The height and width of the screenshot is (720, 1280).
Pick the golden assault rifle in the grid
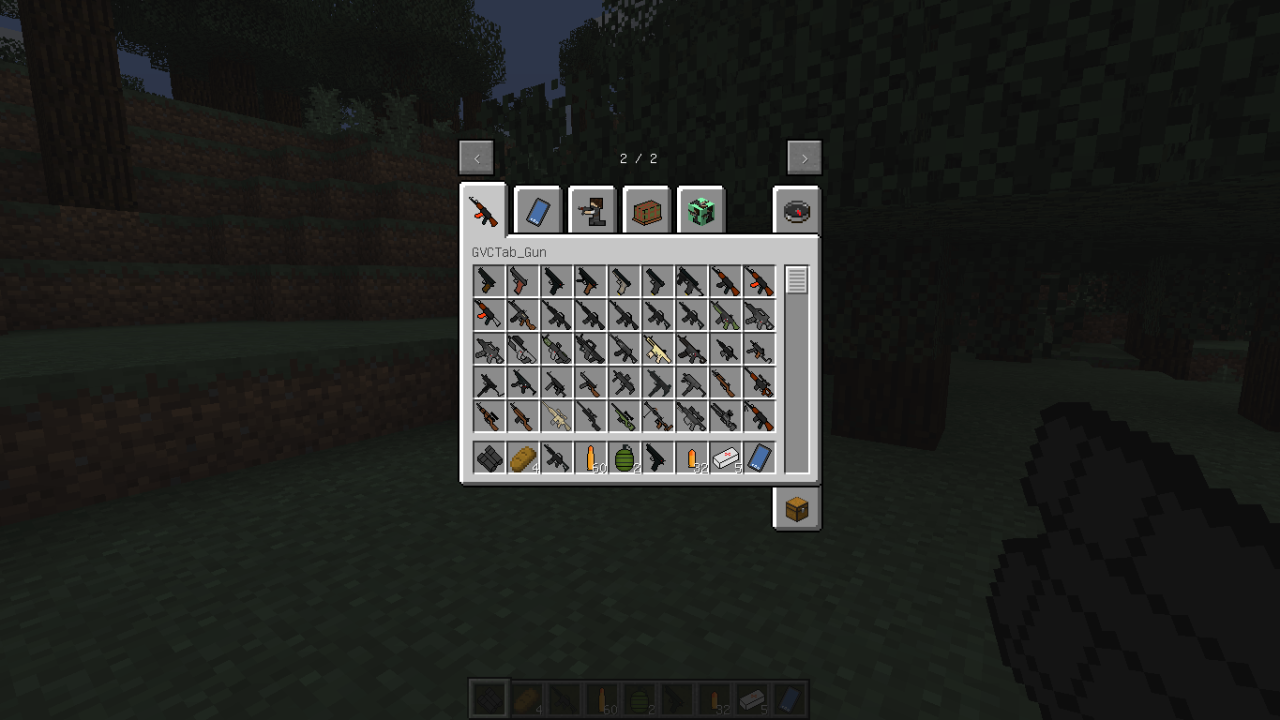click(658, 352)
